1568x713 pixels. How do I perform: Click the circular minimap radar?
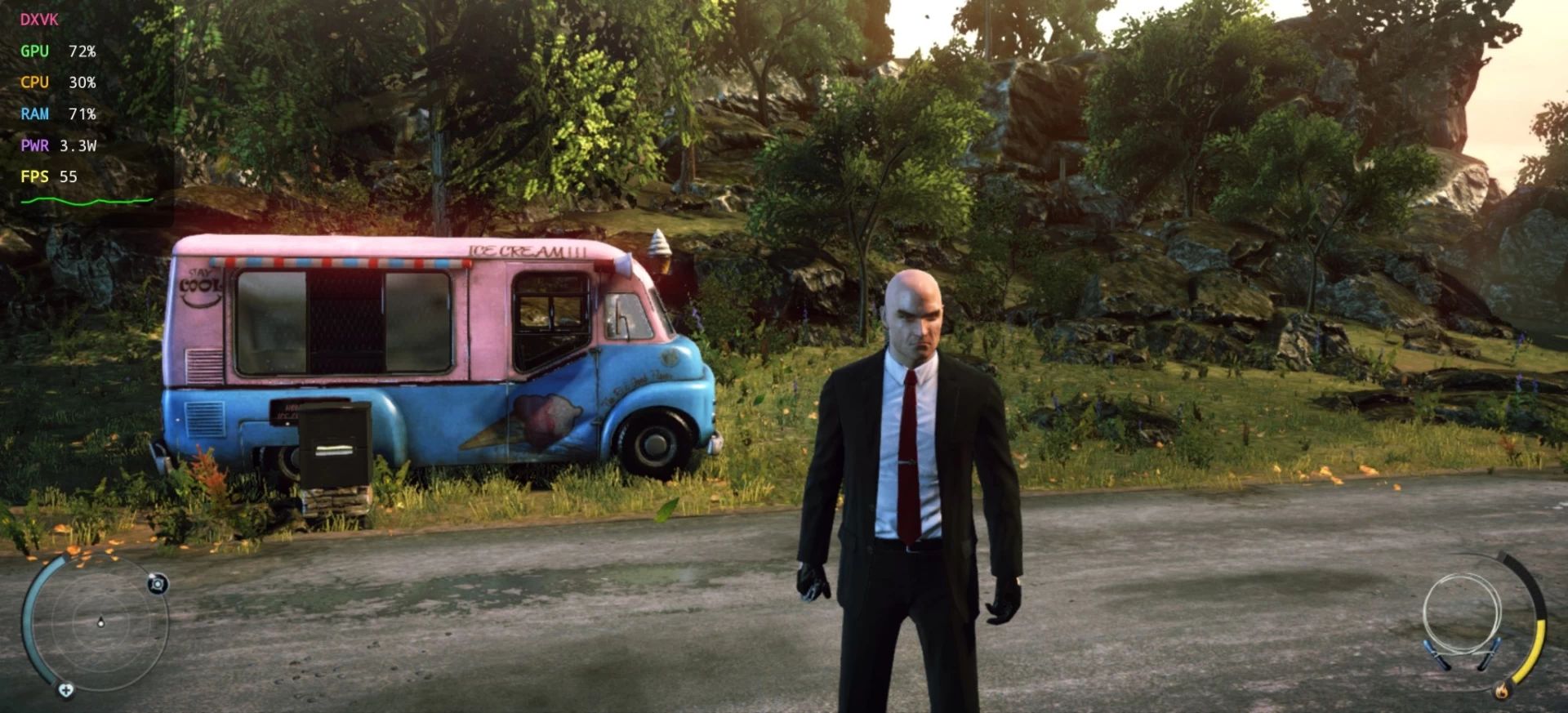[99, 622]
